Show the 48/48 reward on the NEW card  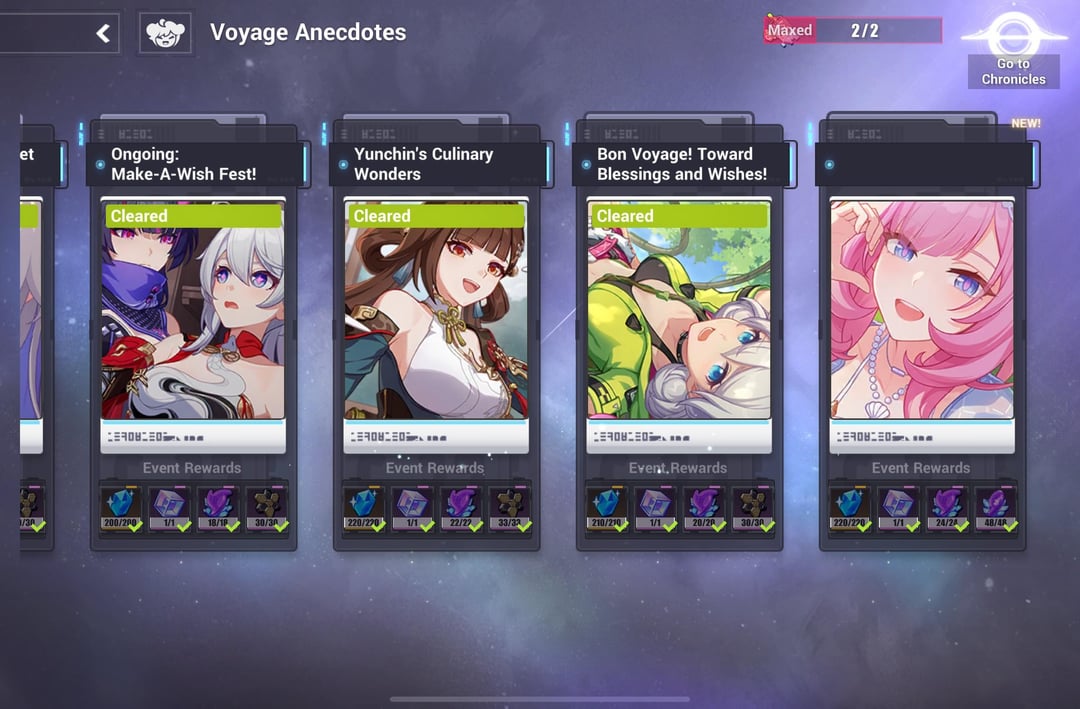point(996,508)
